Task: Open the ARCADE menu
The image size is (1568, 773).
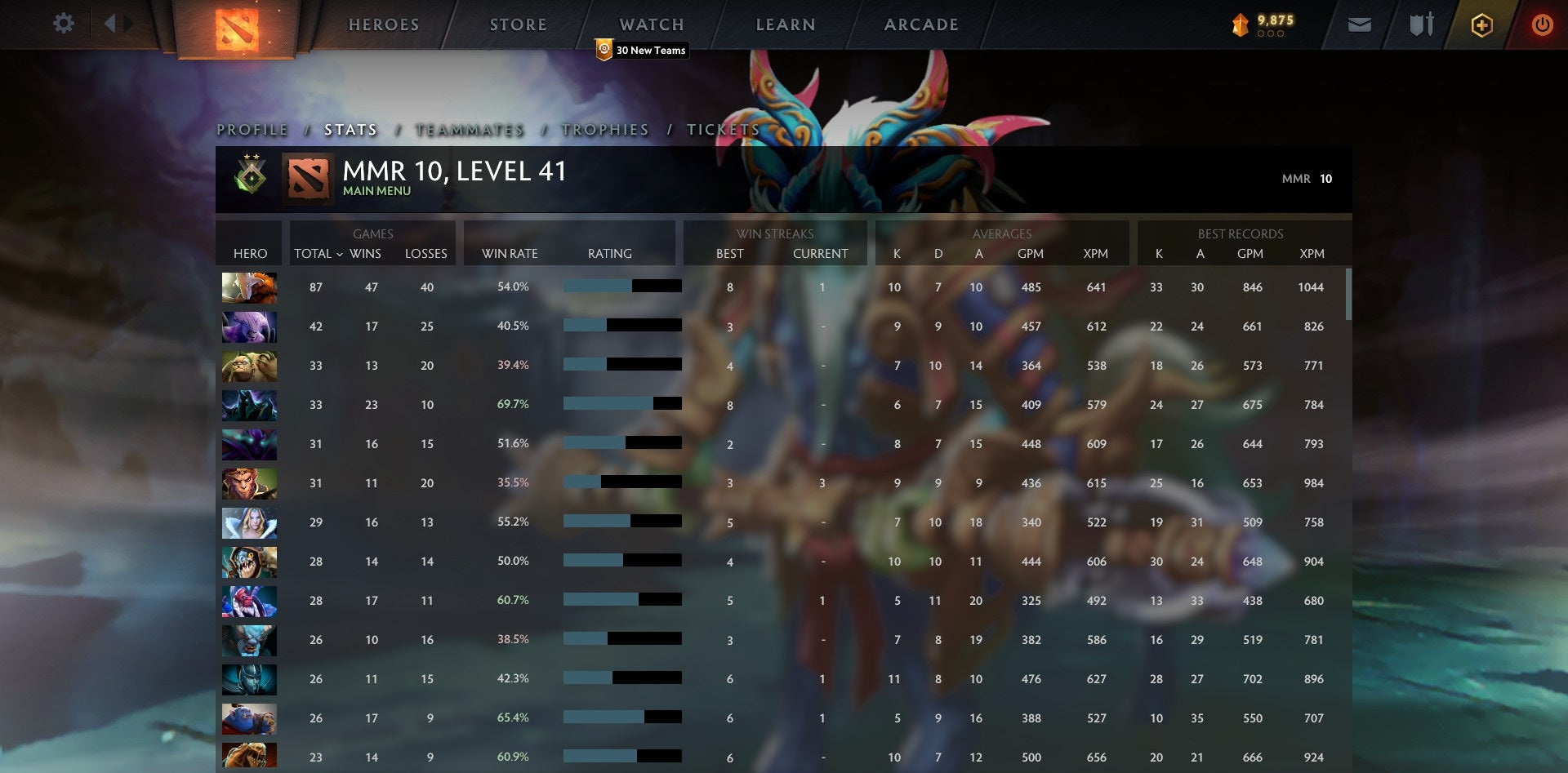Action: pyautogui.click(x=921, y=24)
